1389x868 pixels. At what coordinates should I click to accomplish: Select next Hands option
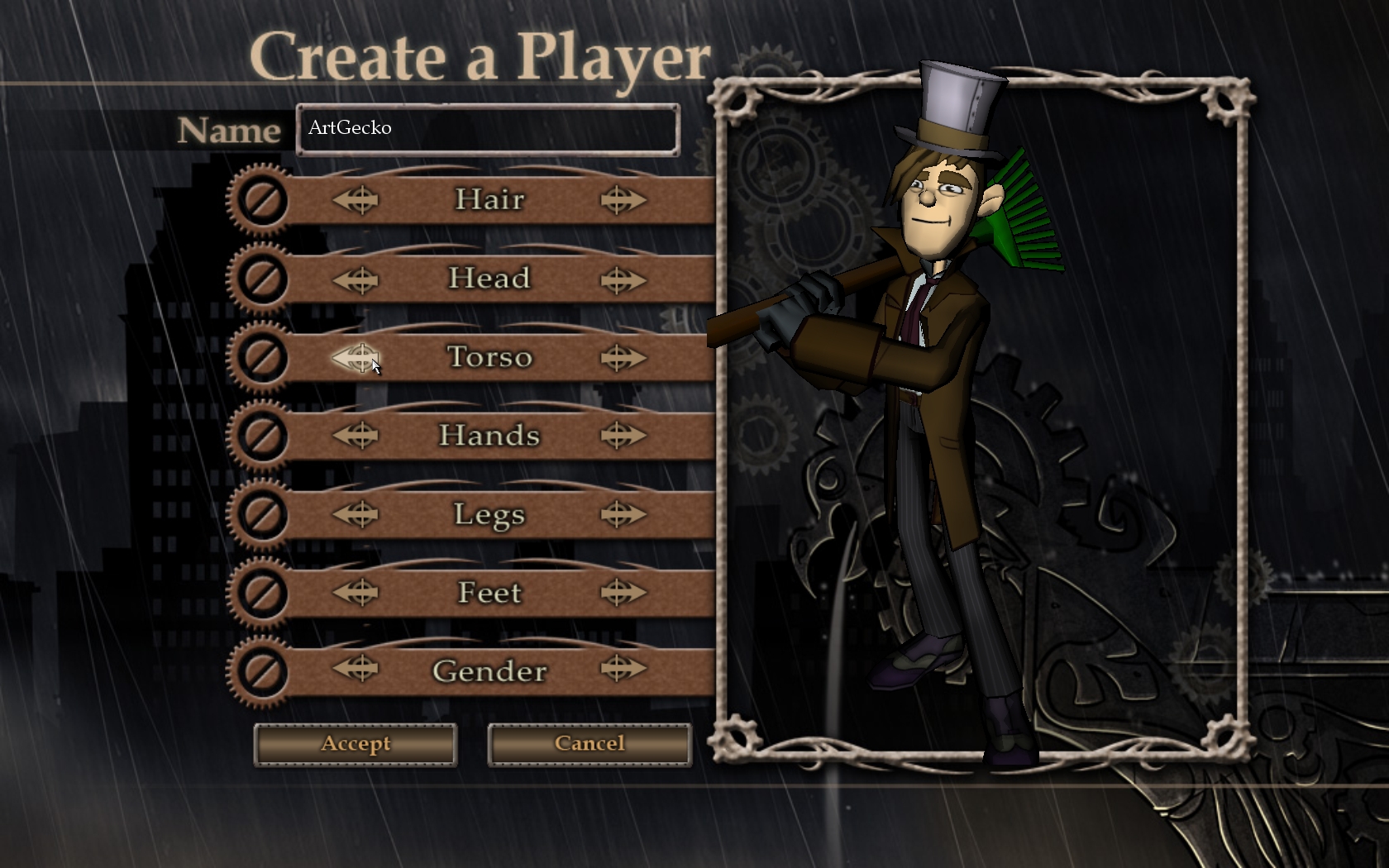pos(623,435)
